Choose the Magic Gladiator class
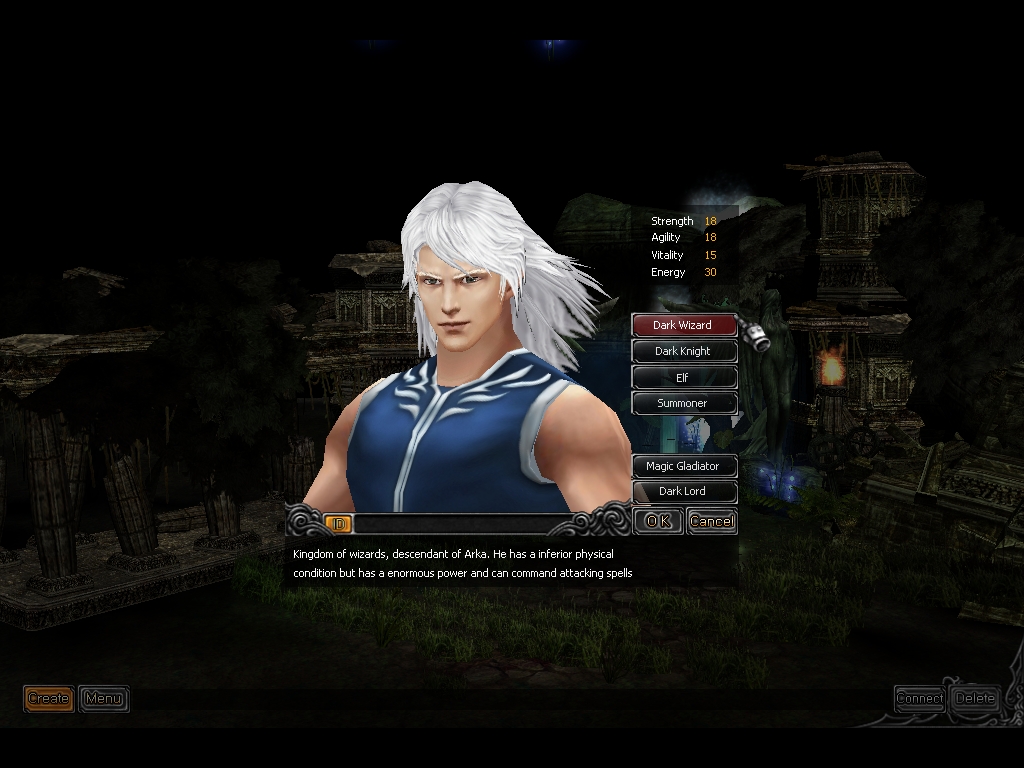This screenshot has width=1024, height=768. (x=683, y=466)
